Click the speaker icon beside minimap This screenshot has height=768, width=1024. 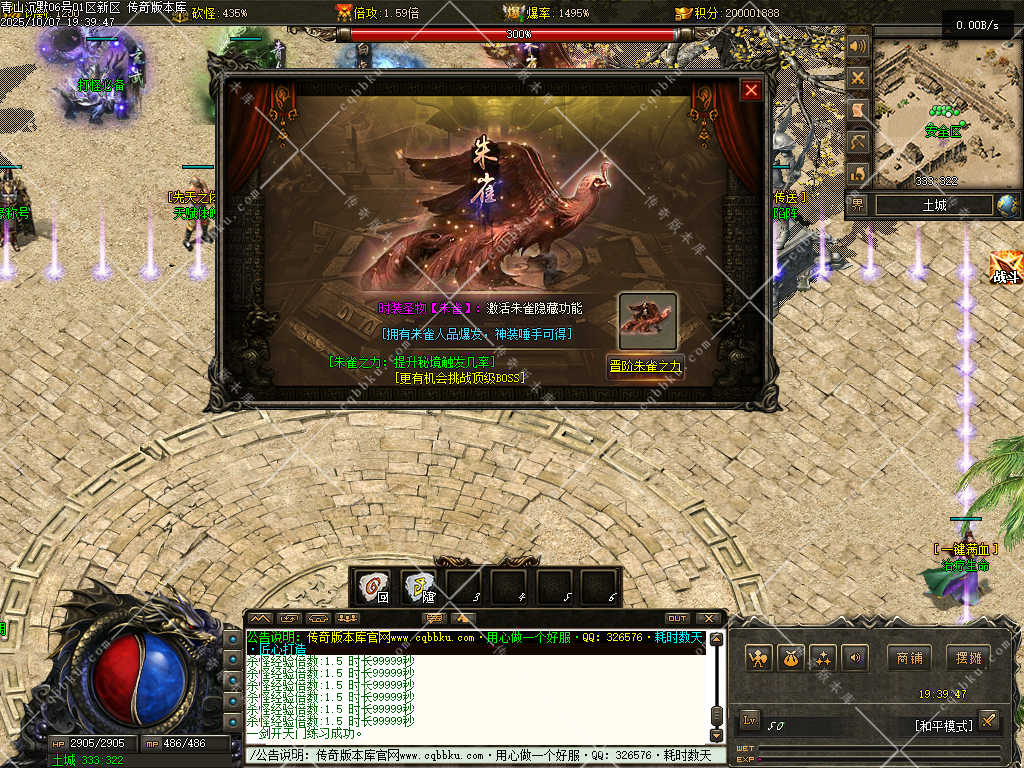[858, 46]
